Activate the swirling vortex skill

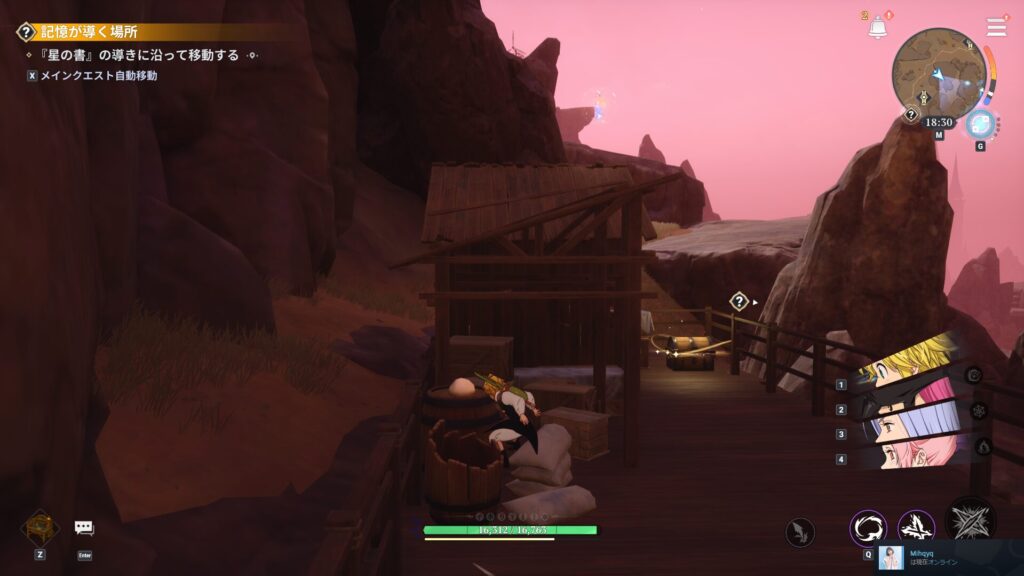click(x=868, y=528)
